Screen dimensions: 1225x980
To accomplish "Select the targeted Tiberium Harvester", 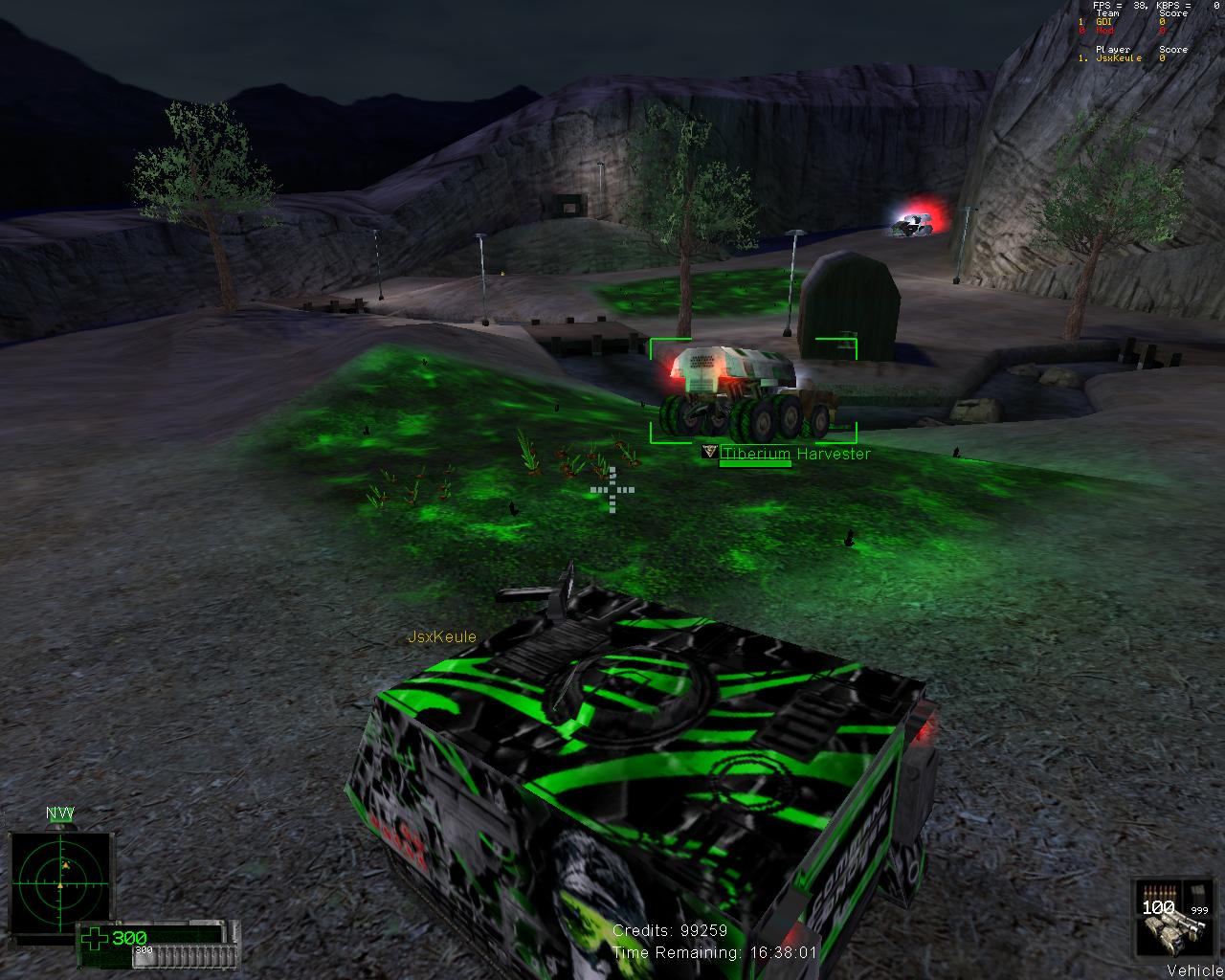I will [748, 391].
